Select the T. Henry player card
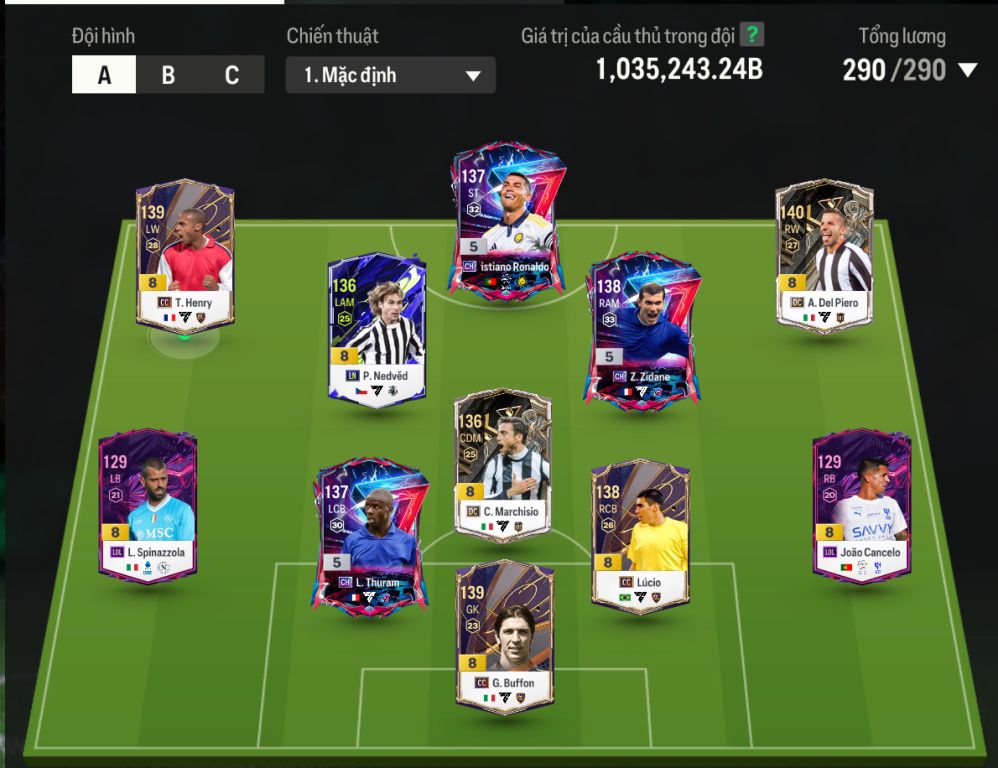 tap(185, 256)
